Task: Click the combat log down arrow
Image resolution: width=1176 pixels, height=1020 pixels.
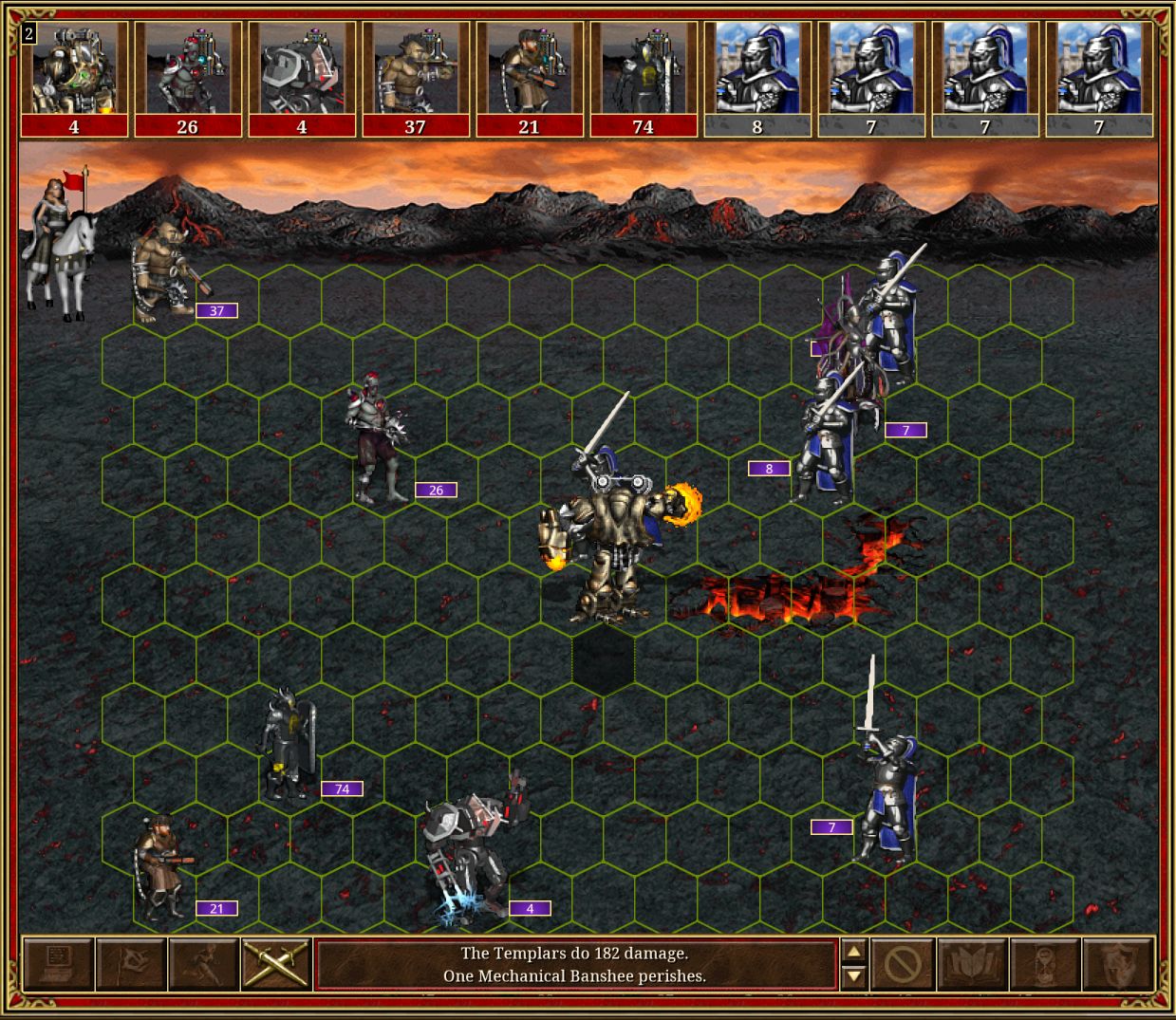Action: tap(854, 976)
